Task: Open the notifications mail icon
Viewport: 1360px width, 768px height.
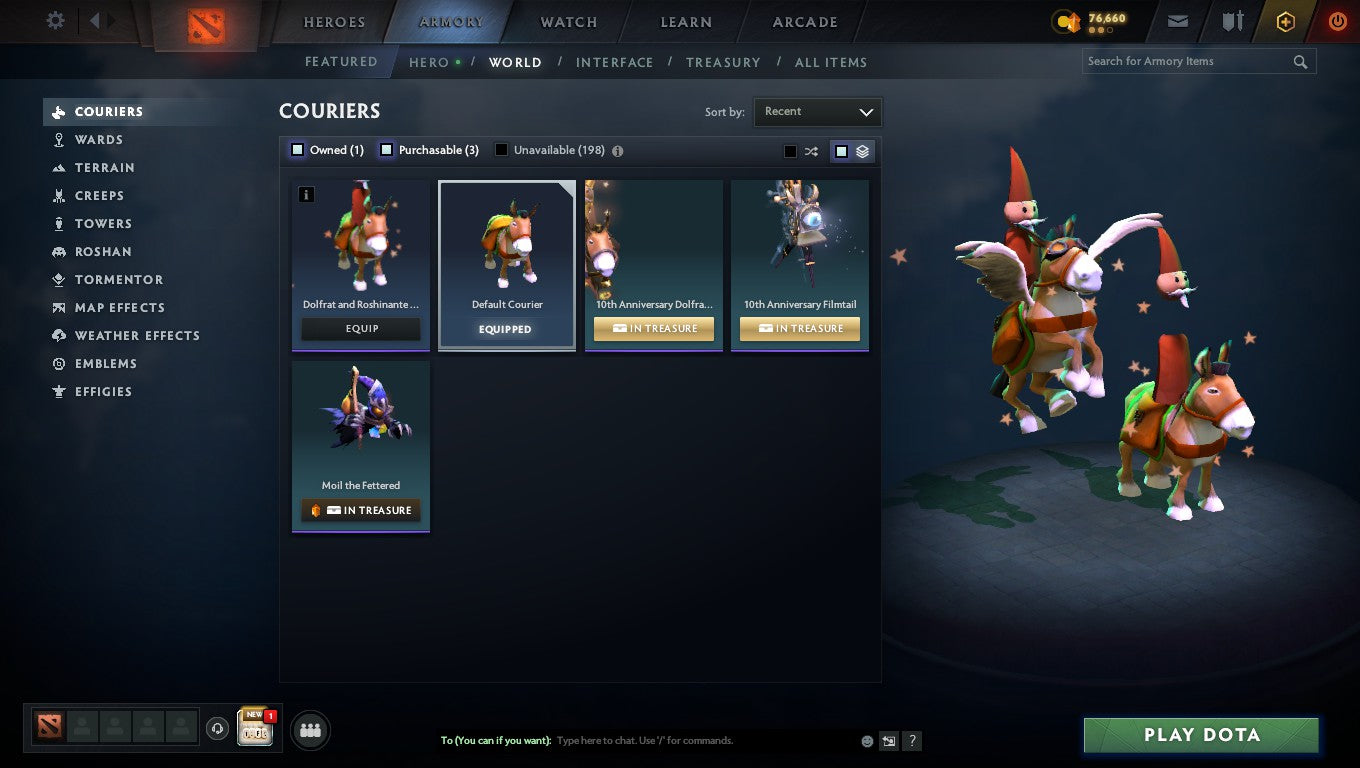Action: tap(1177, 20)
